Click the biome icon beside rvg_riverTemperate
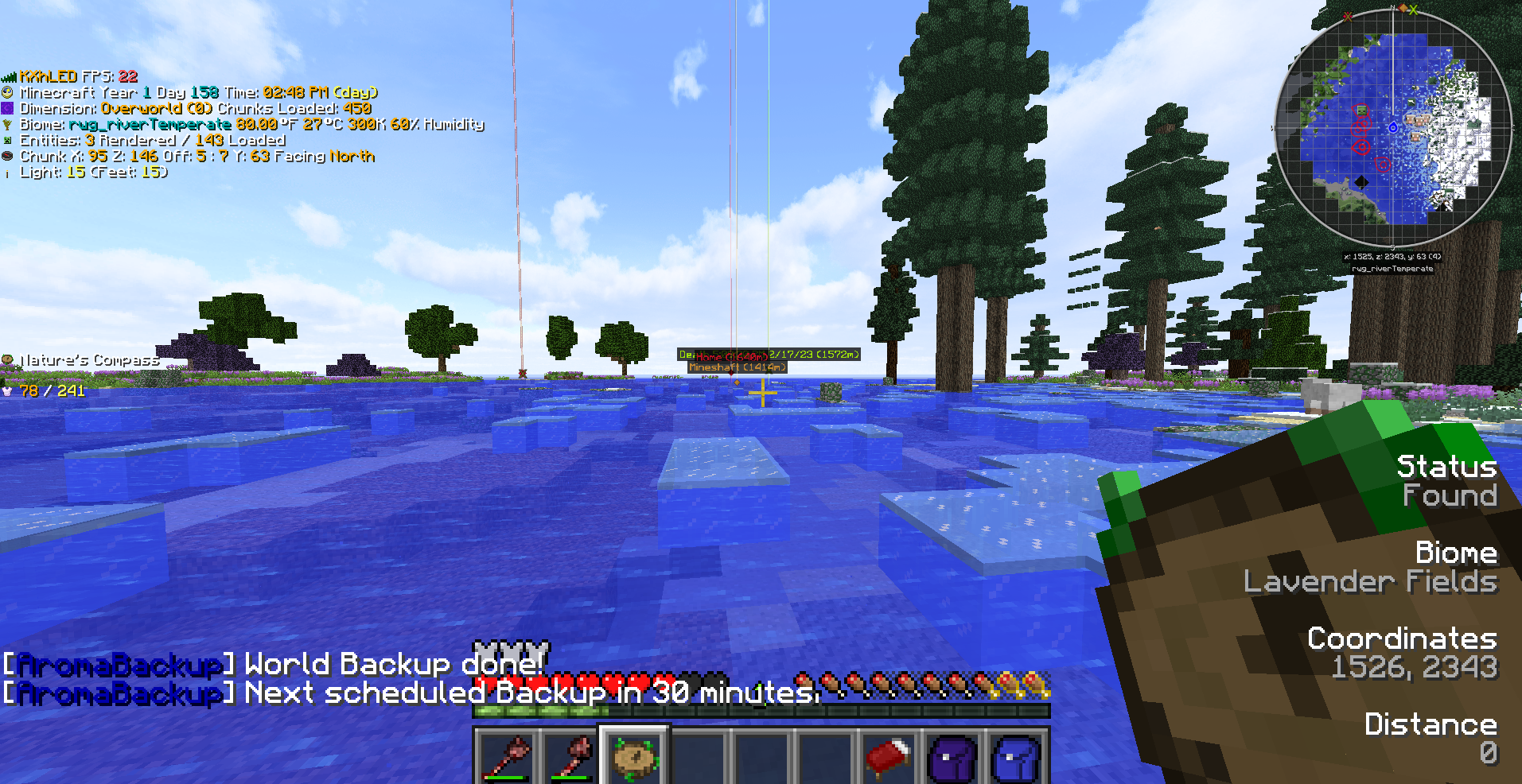Viewport: 1522px width, 784px height. click(8, 124)
